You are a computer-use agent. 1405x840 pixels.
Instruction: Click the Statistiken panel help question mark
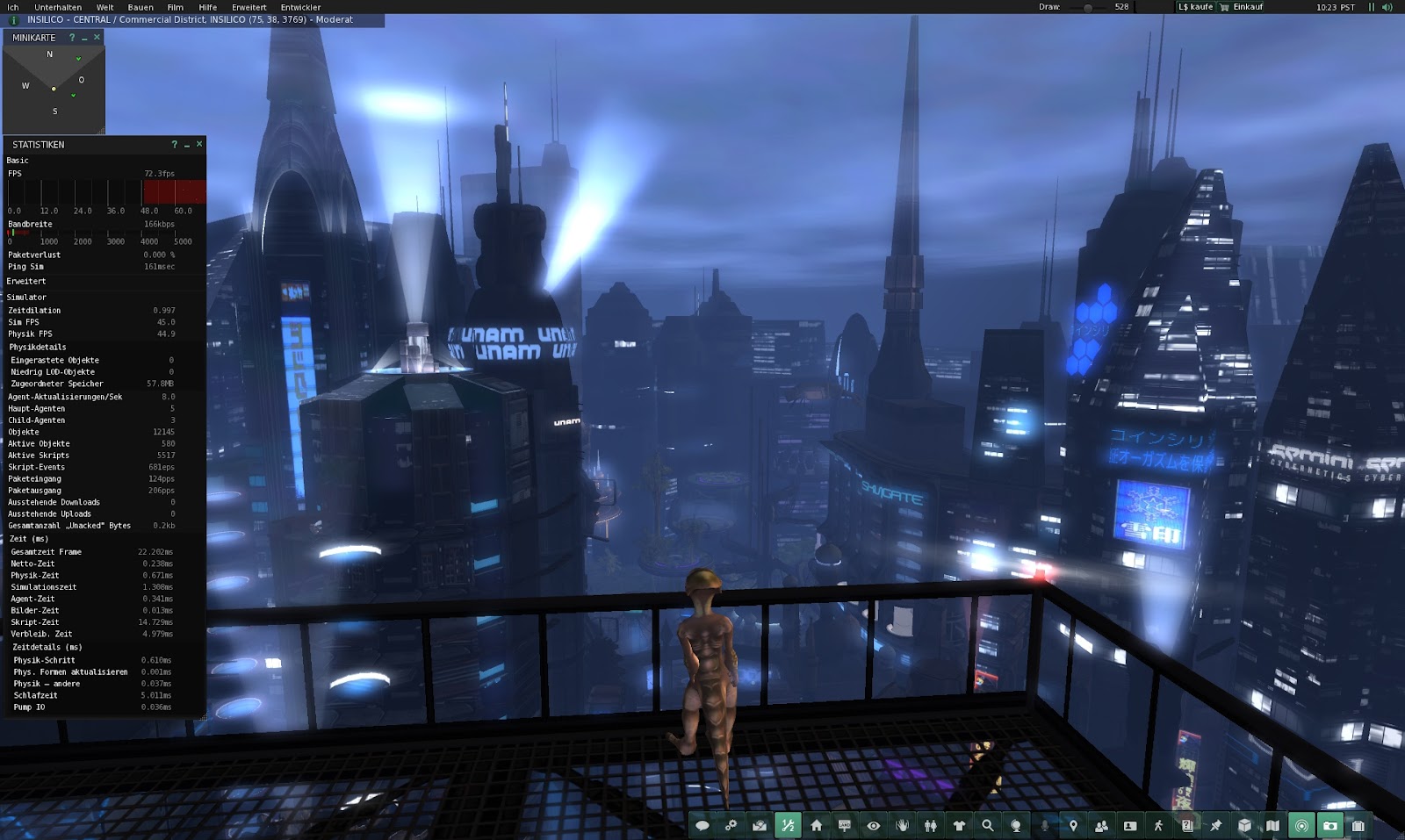(173, 145)
